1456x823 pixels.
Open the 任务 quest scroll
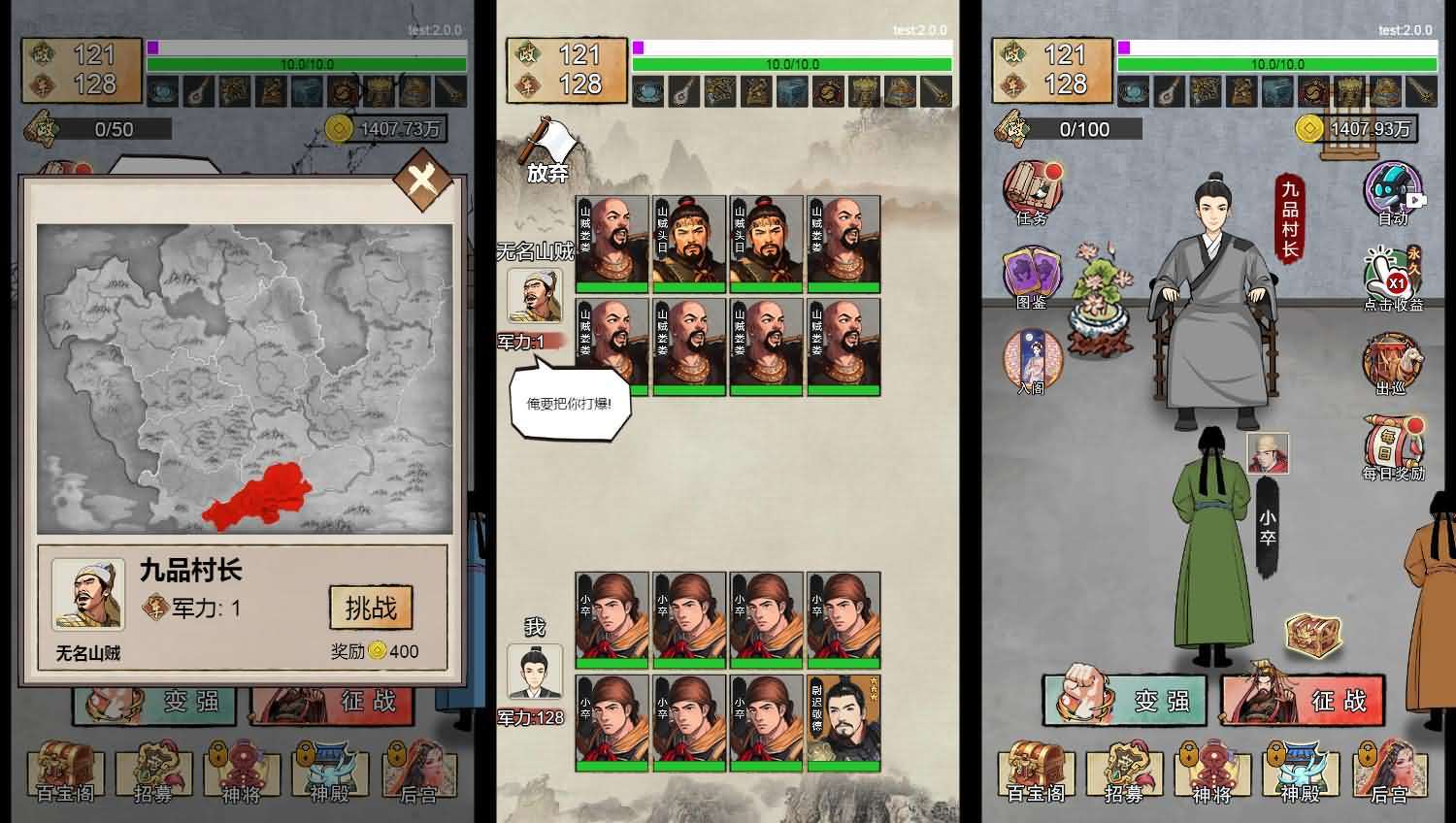click(1031, 191)
